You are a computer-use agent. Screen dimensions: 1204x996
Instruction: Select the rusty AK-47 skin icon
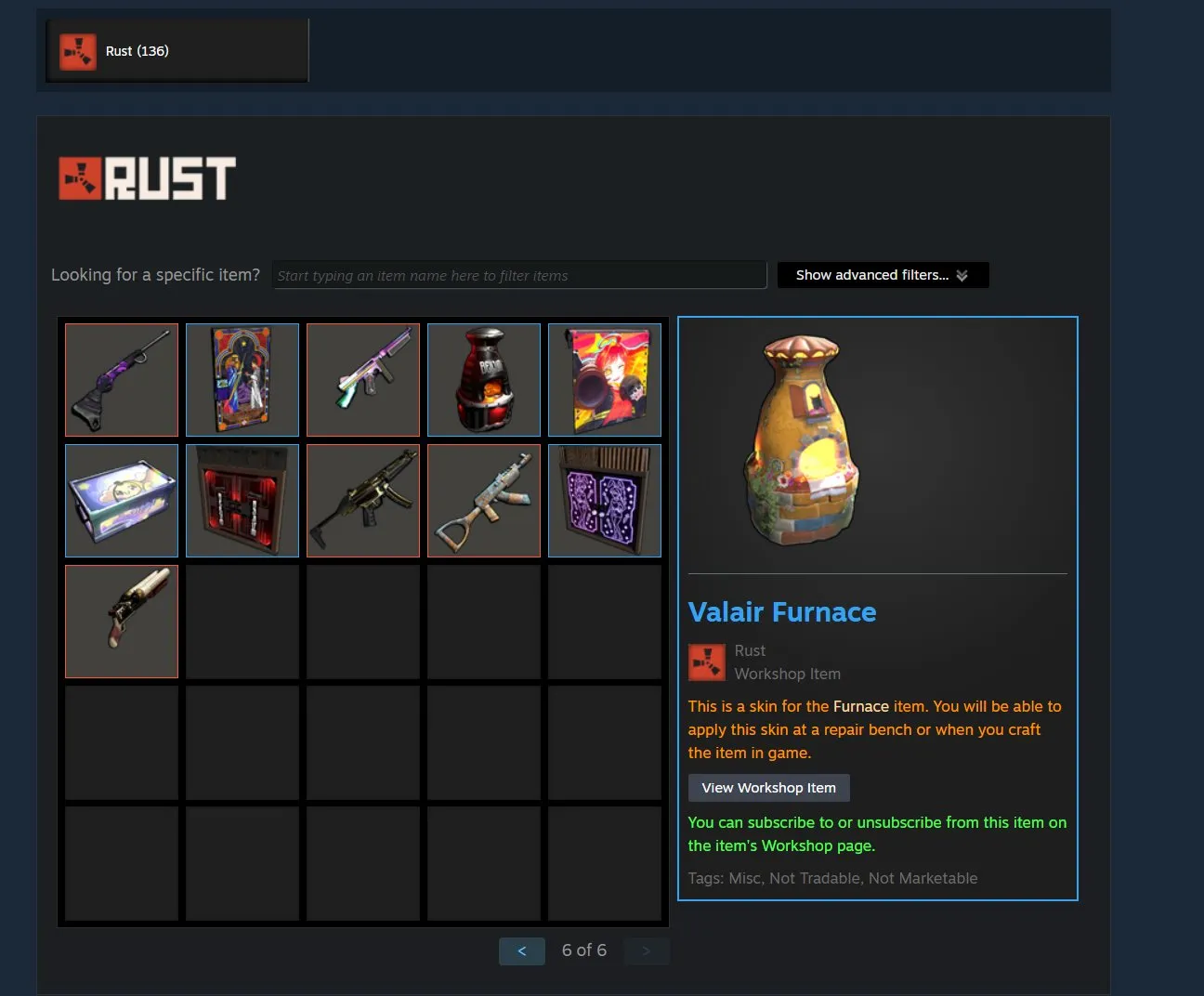point(483,500)
